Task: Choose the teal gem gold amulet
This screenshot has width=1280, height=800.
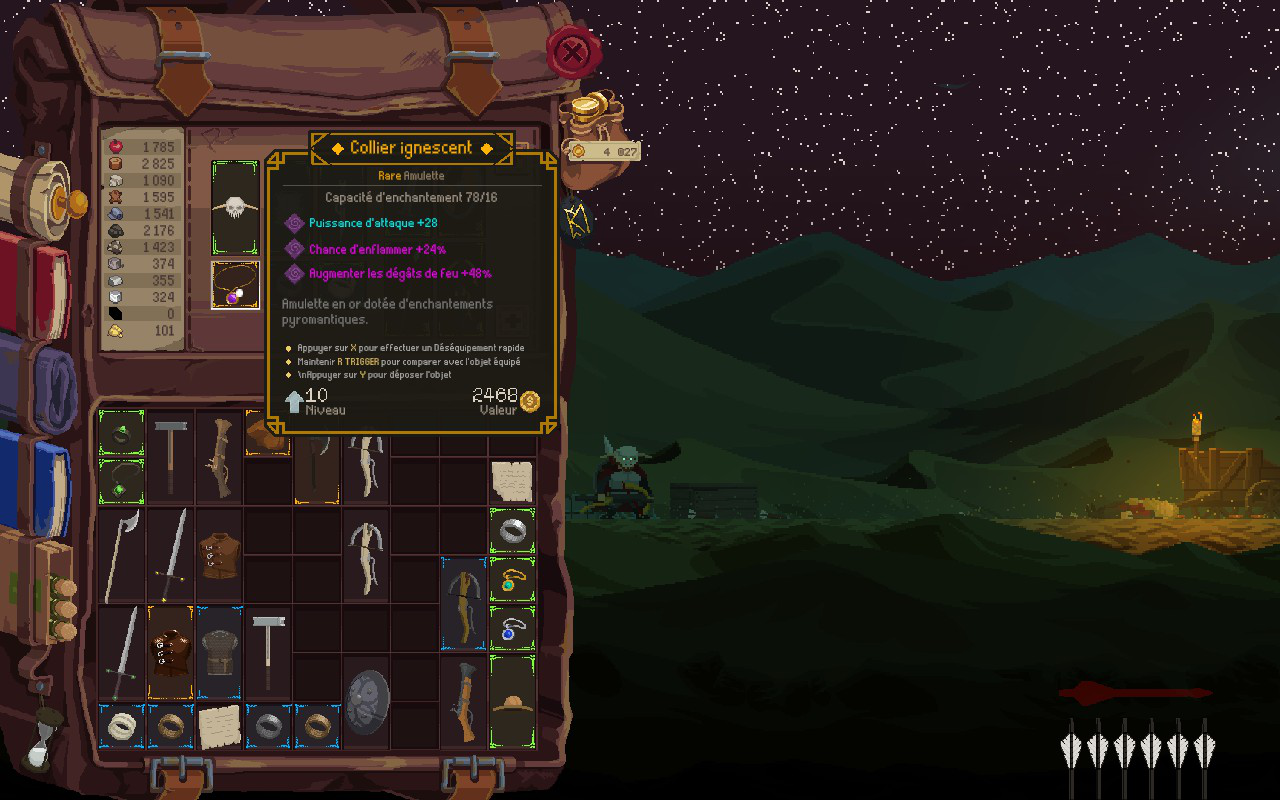Action: [512, 580]
